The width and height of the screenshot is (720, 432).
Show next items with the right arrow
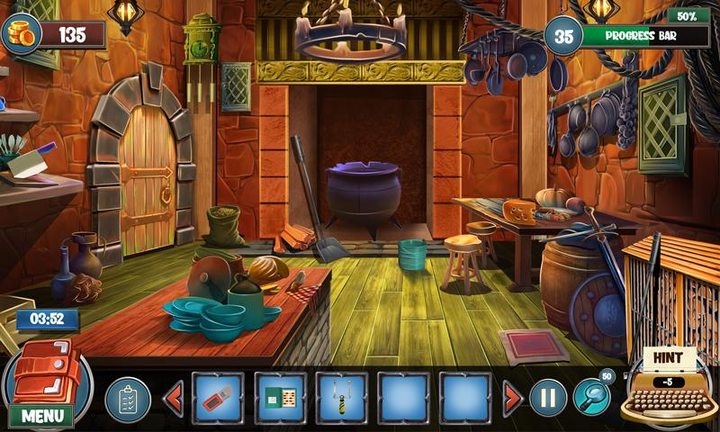pyautogui.click(x=512, y=399)
